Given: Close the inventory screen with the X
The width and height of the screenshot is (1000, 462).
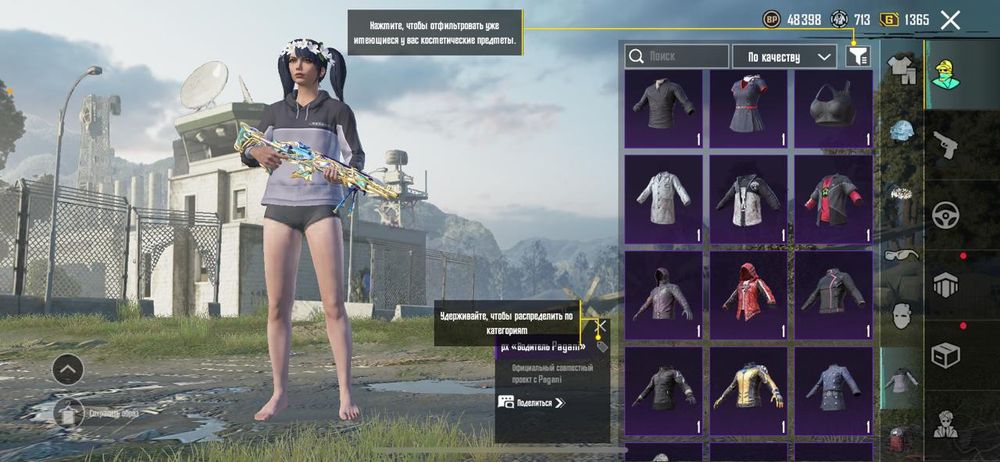Looking at the screenshot, I should click(x=950, y=19).
